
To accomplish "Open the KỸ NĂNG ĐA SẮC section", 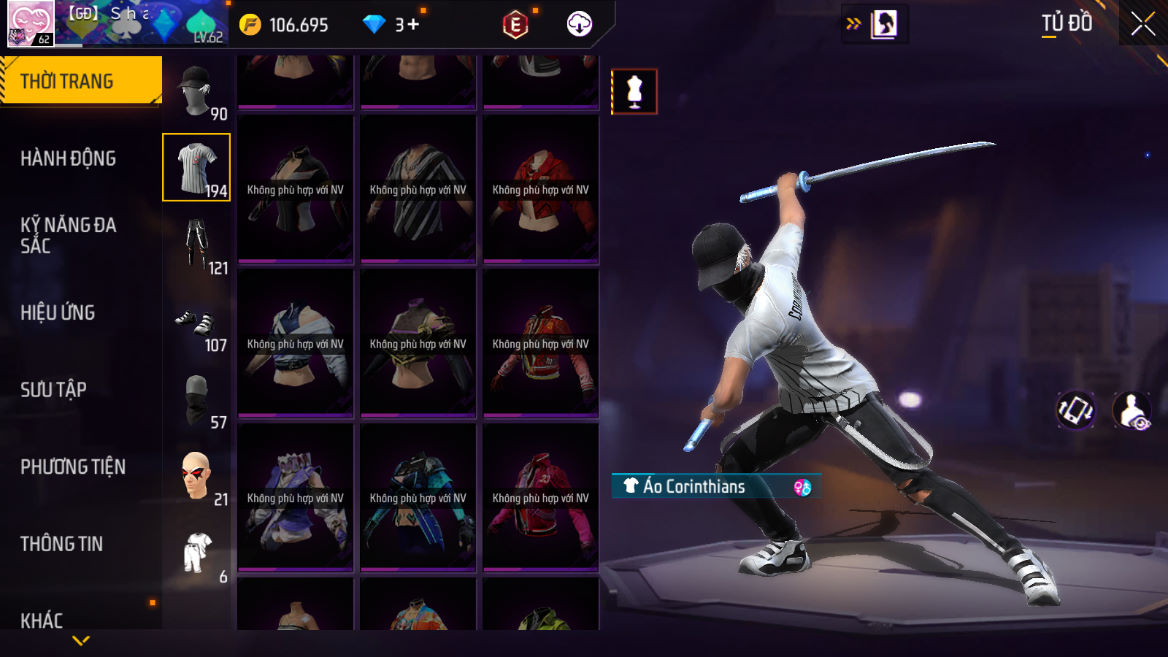I will 68,235.
